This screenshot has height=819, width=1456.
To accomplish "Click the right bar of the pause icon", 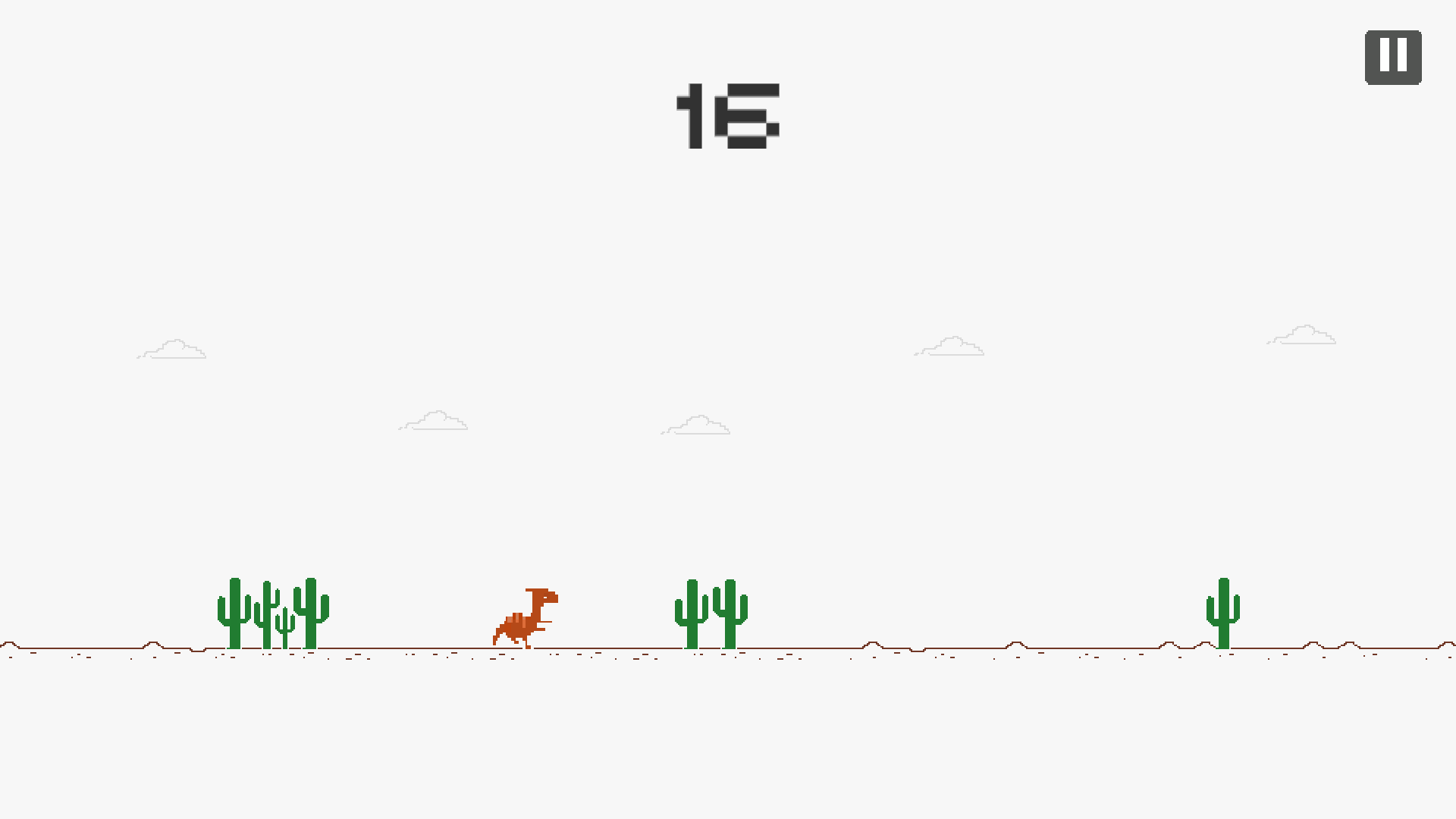I will [1401, 56].
